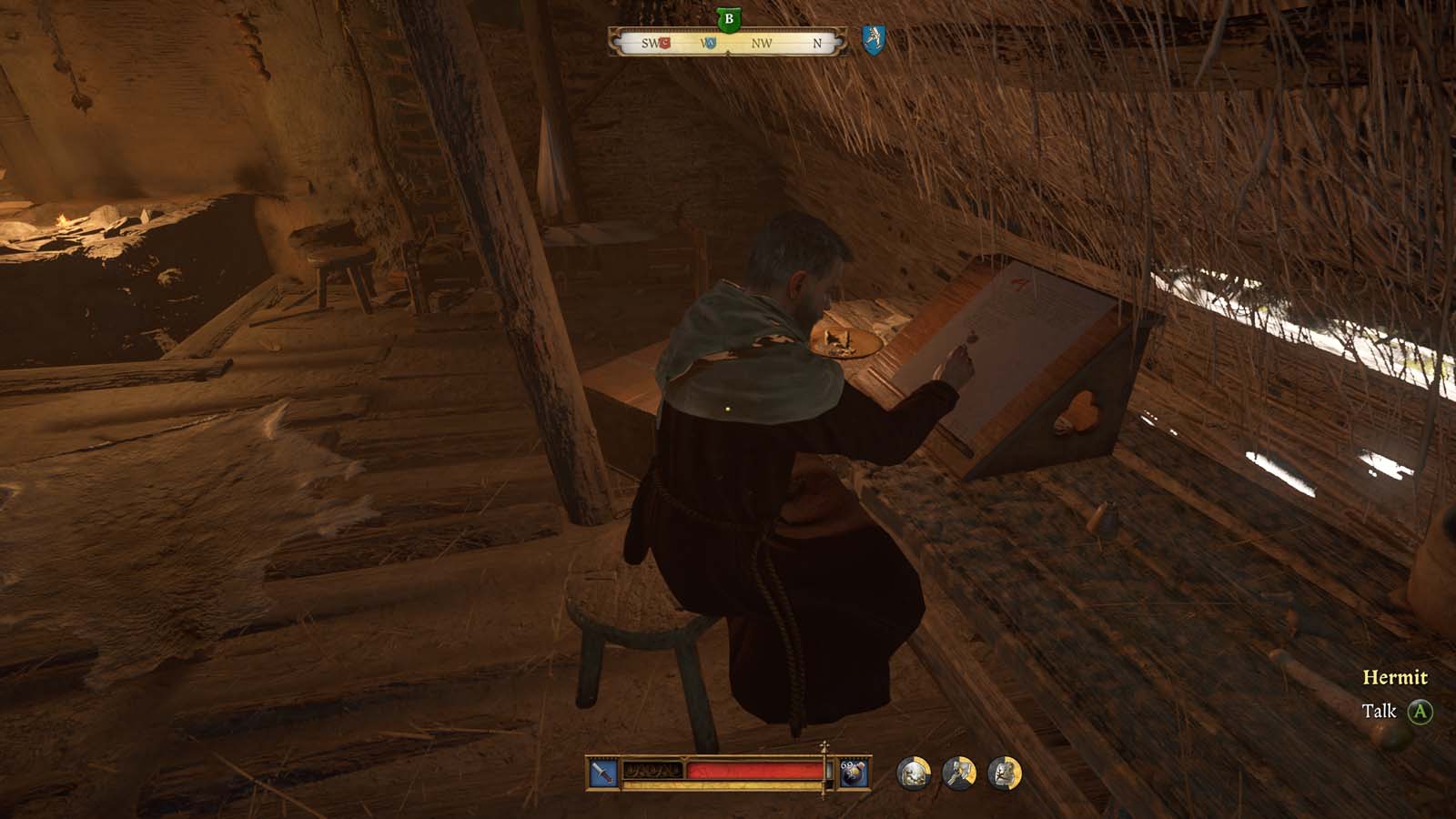Click the N direction on the compass bar

(x=818, y=43)
